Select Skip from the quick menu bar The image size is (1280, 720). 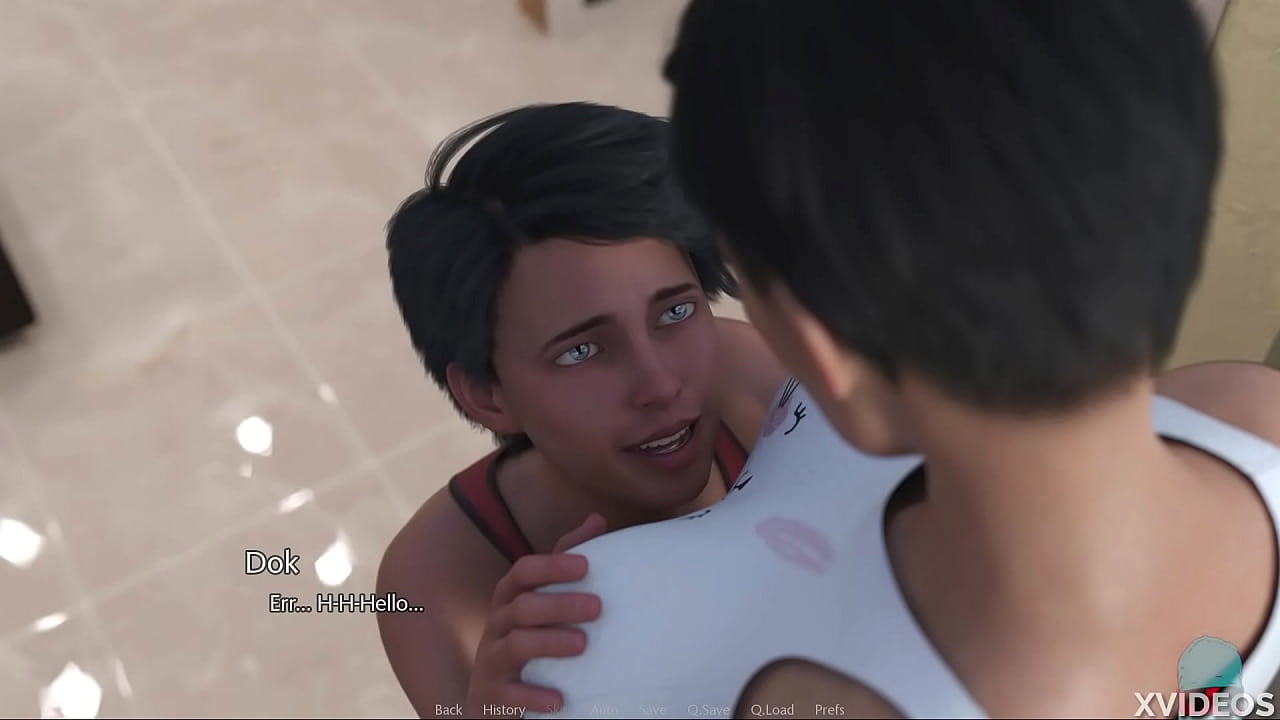557,709
